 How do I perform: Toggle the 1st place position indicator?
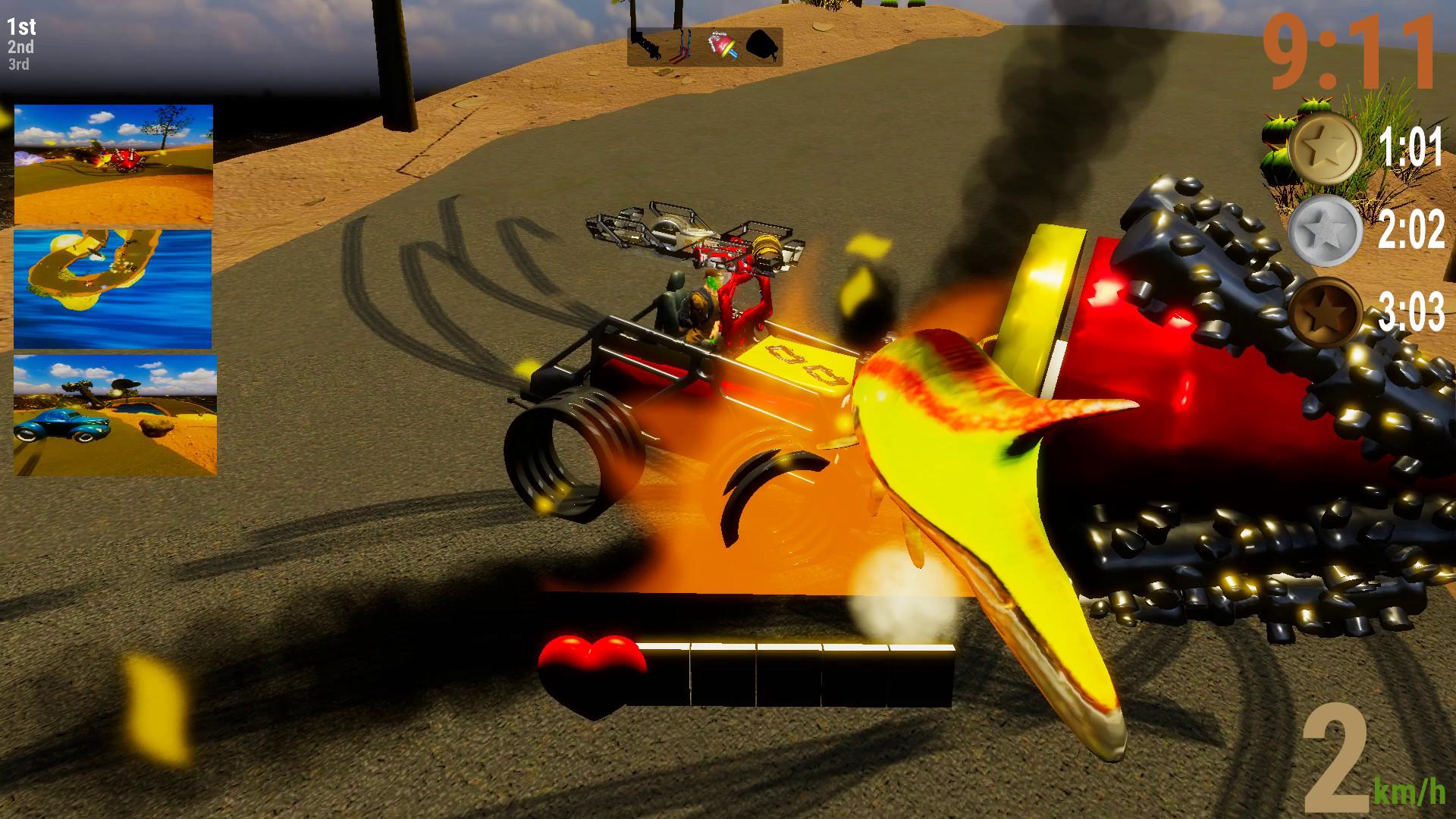tap(20, 27)
